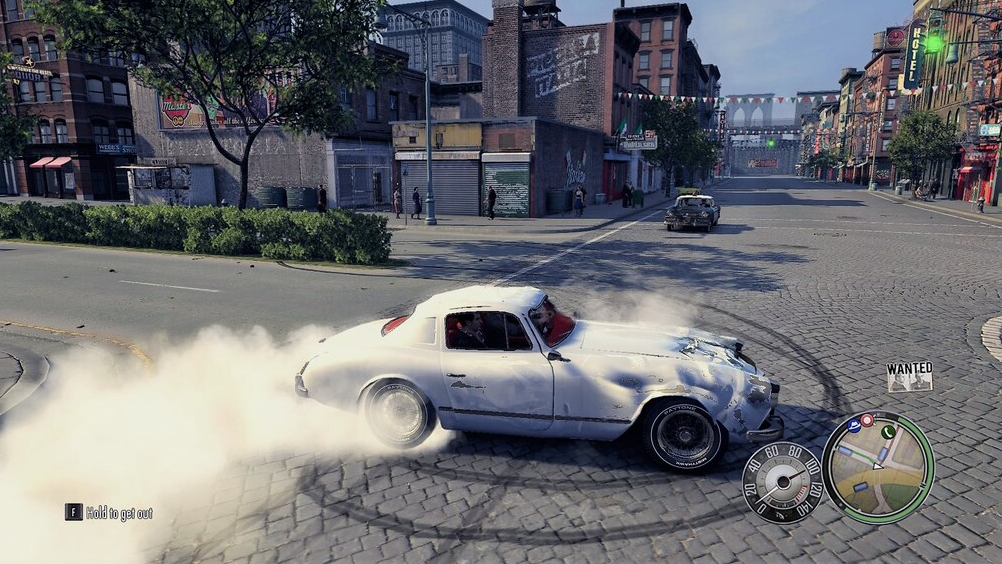The image size is (1002, 564).
Task: Select the WANTED poster icon
Action: 909,376
